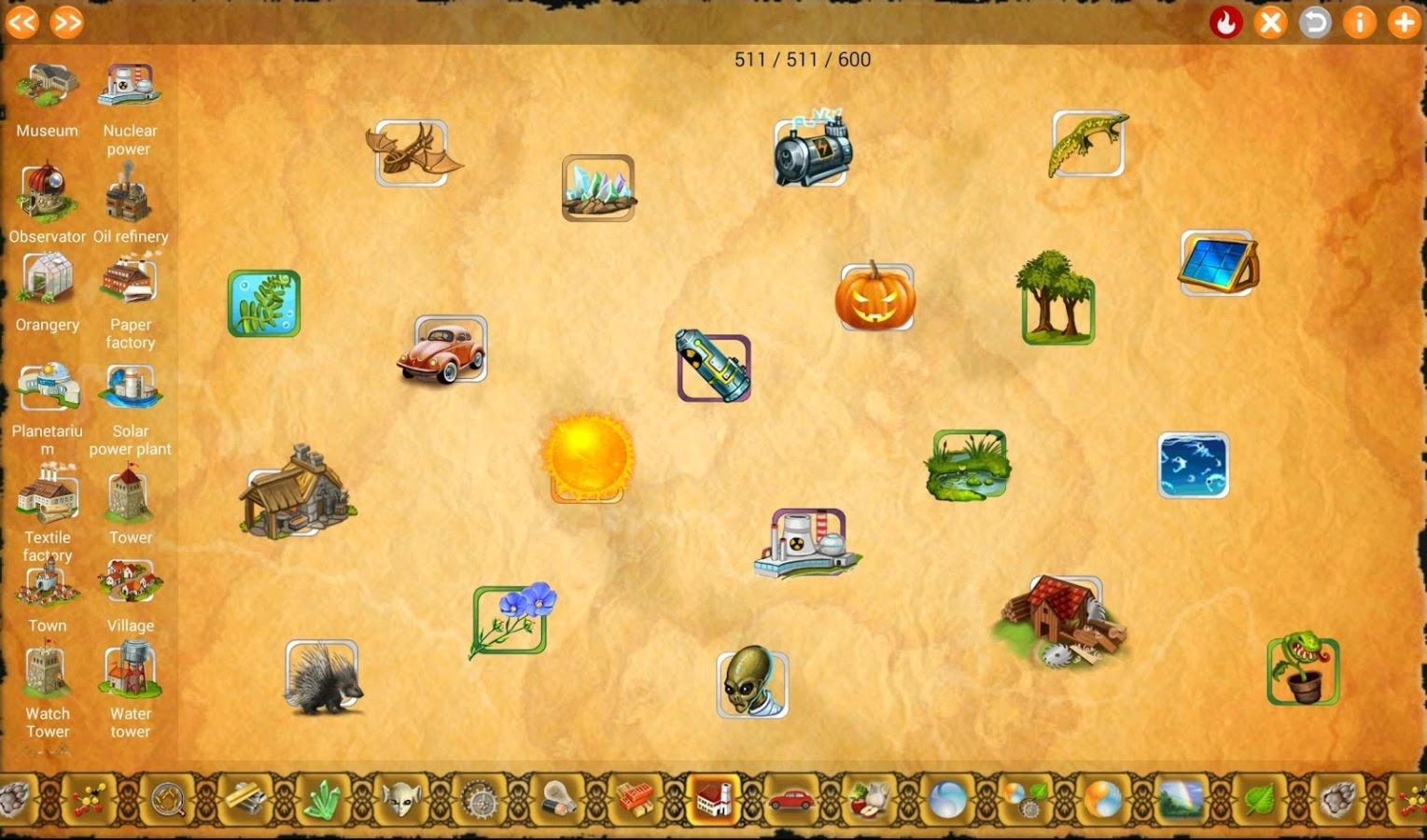The image size is (1427, 840).
Task: Open the light bulb category
Action: (558, 800)
